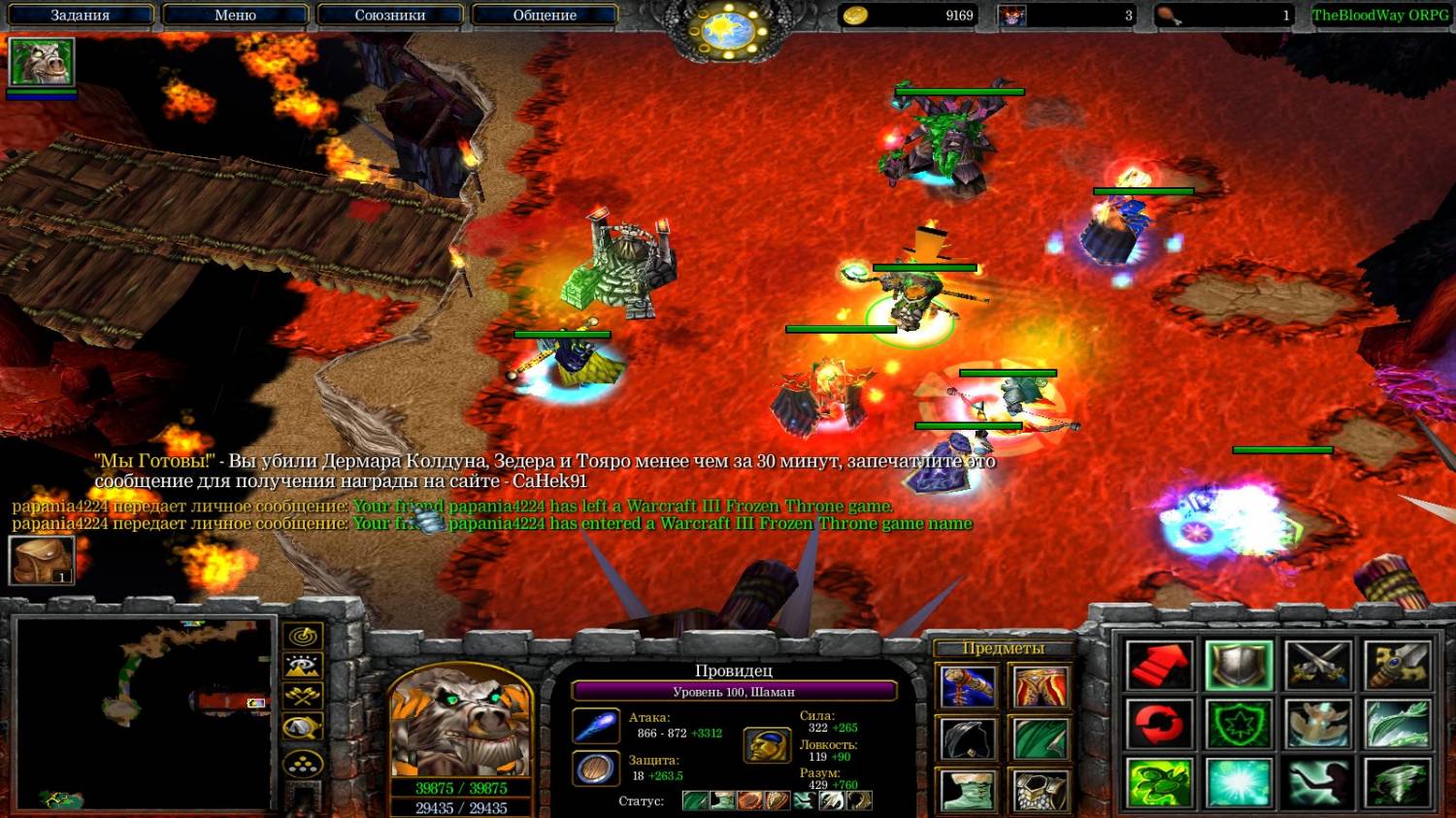
Task: Cast the green tornado ability
Action: [1397, 782]
